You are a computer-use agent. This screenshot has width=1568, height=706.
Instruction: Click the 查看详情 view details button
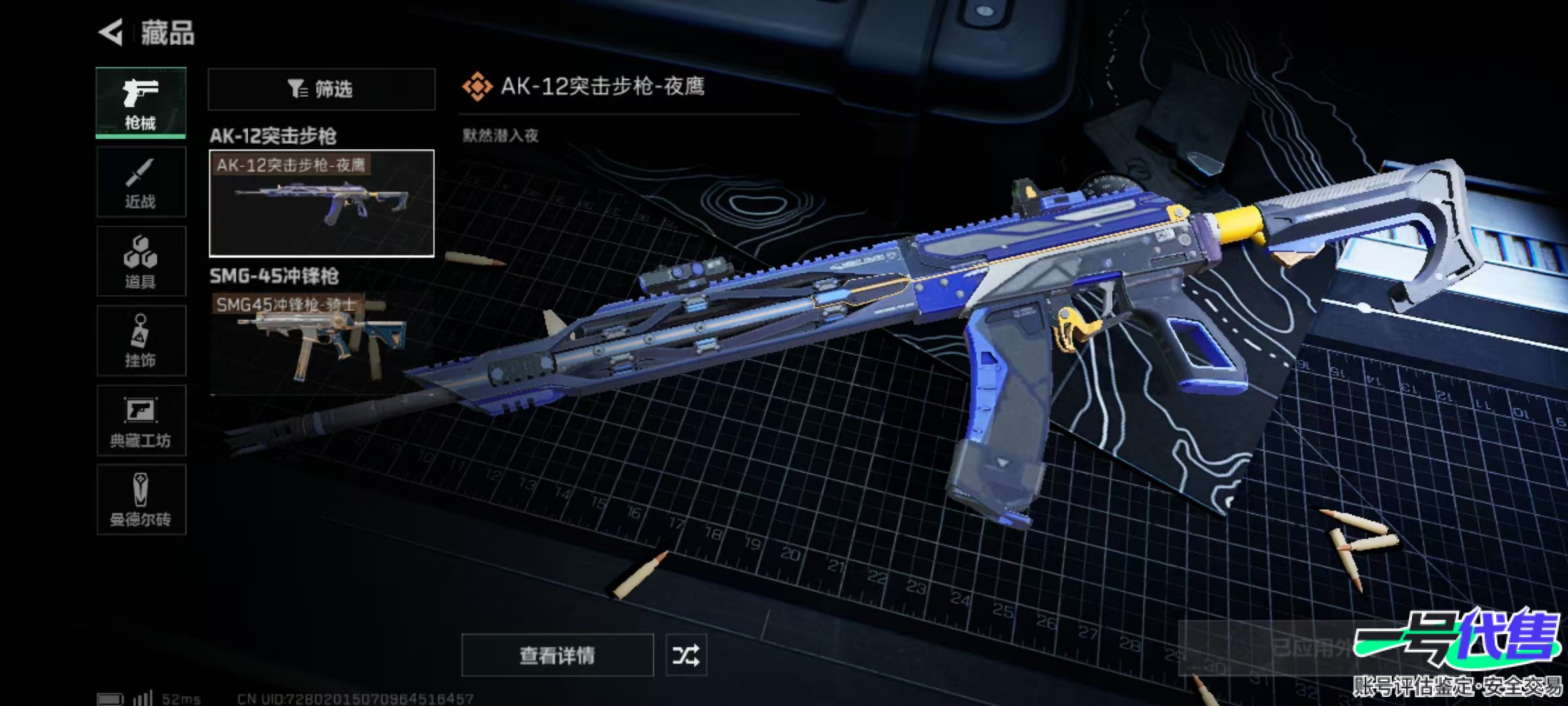557,654
